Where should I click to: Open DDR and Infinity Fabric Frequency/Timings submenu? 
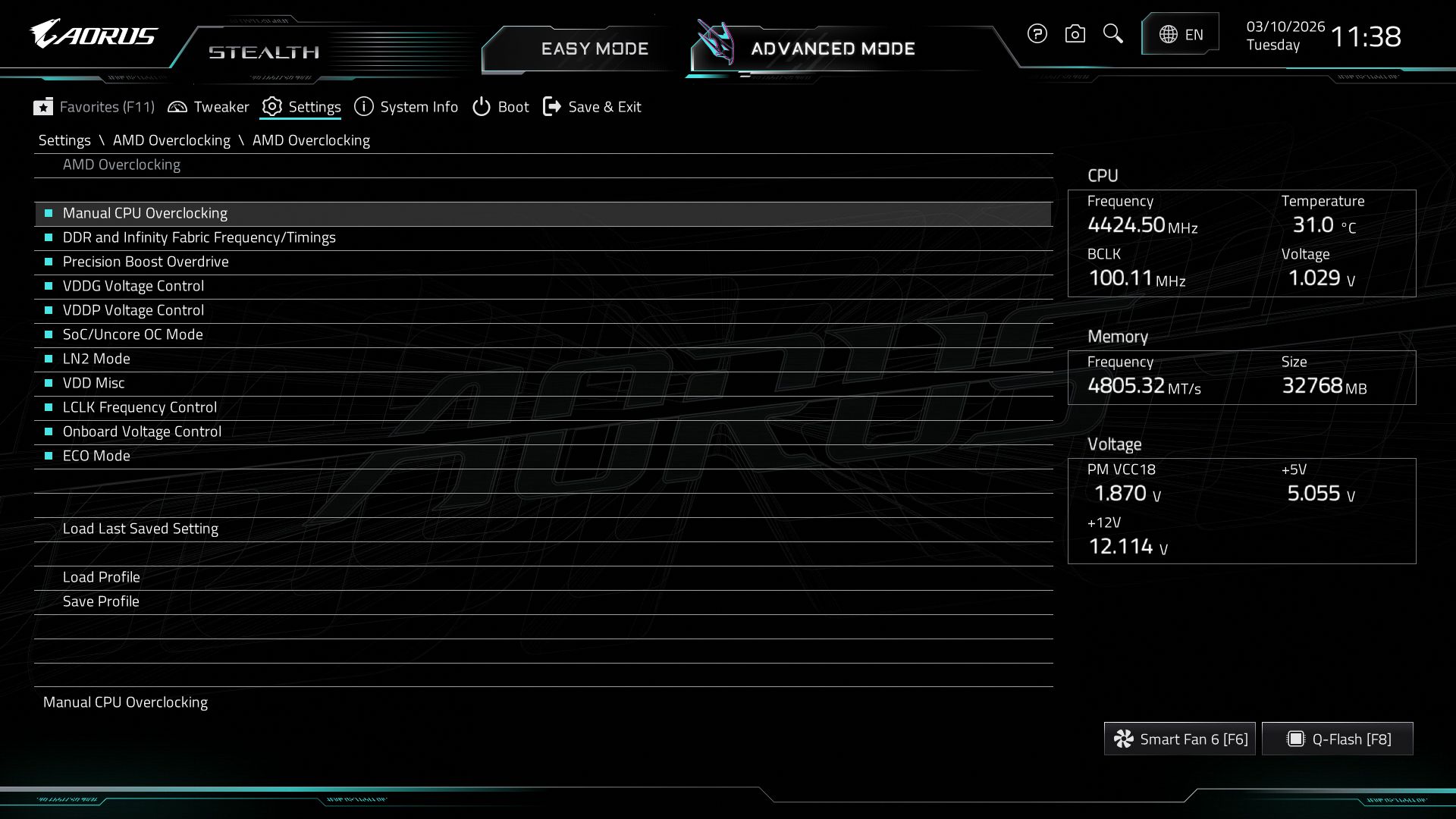coord(199,237)
